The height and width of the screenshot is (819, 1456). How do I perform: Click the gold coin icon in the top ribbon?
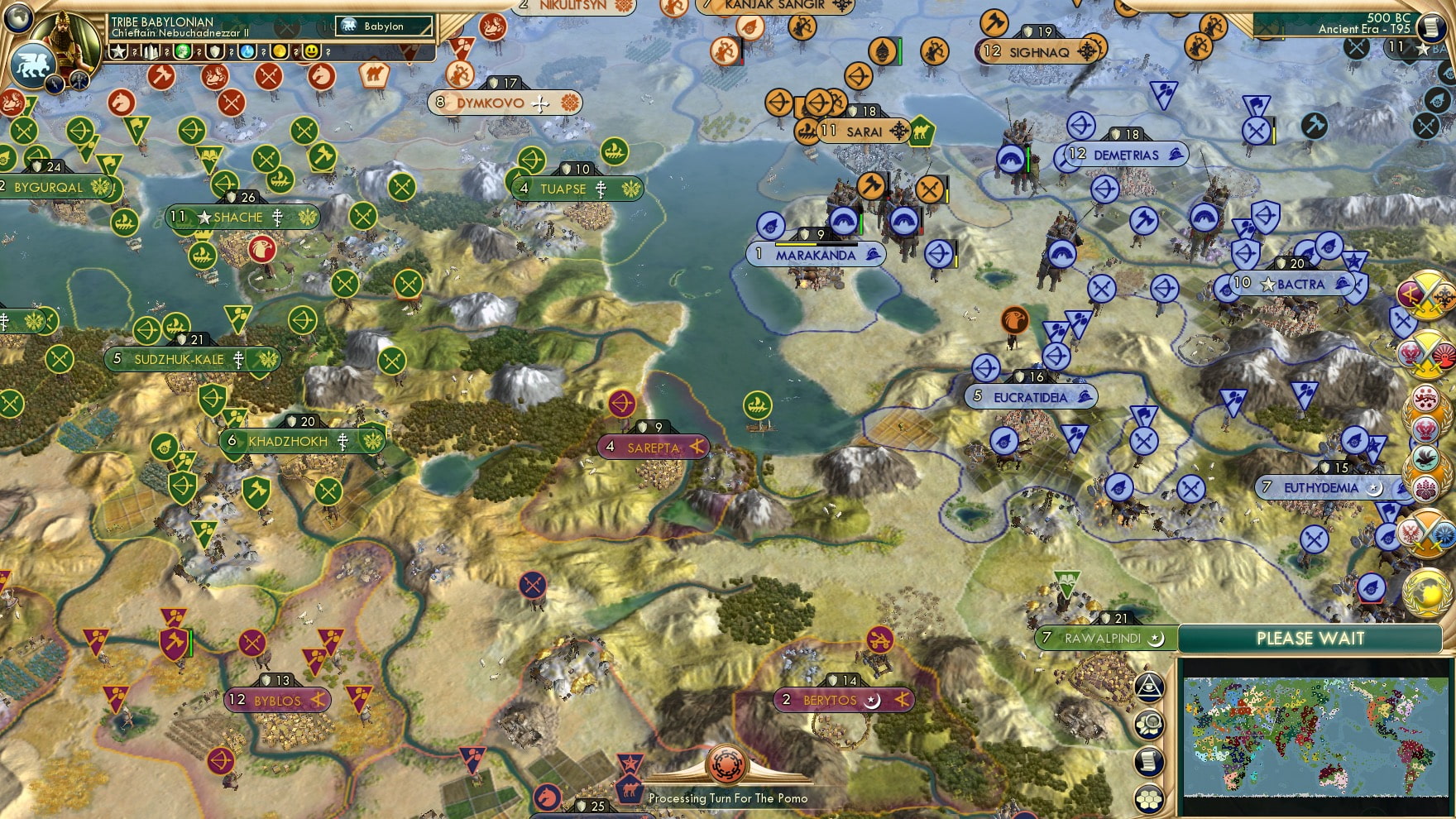coord(280,52)
